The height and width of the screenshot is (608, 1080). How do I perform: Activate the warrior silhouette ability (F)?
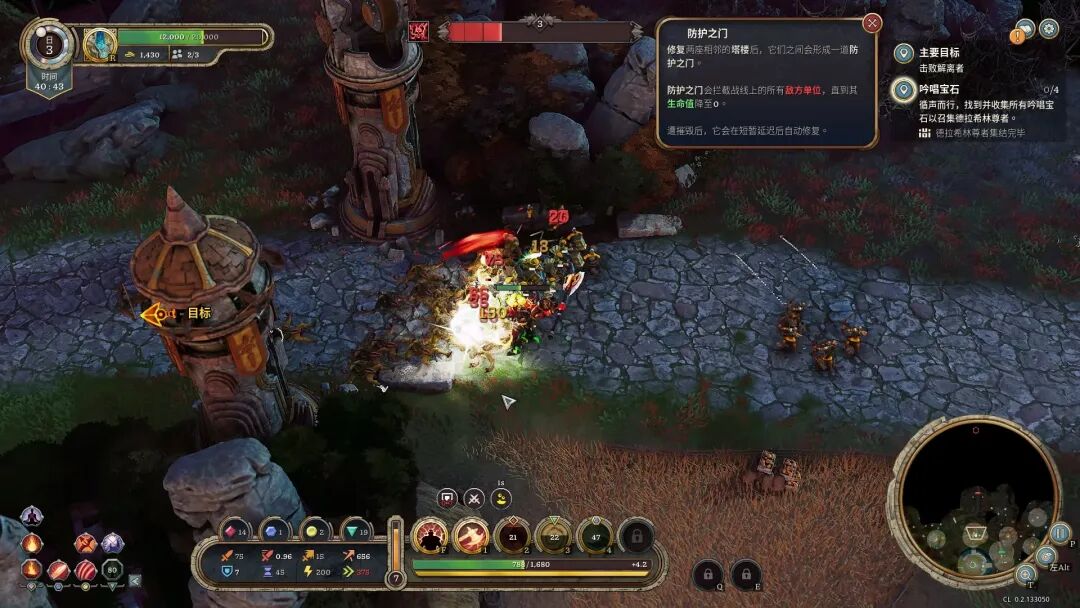(430, 536)
